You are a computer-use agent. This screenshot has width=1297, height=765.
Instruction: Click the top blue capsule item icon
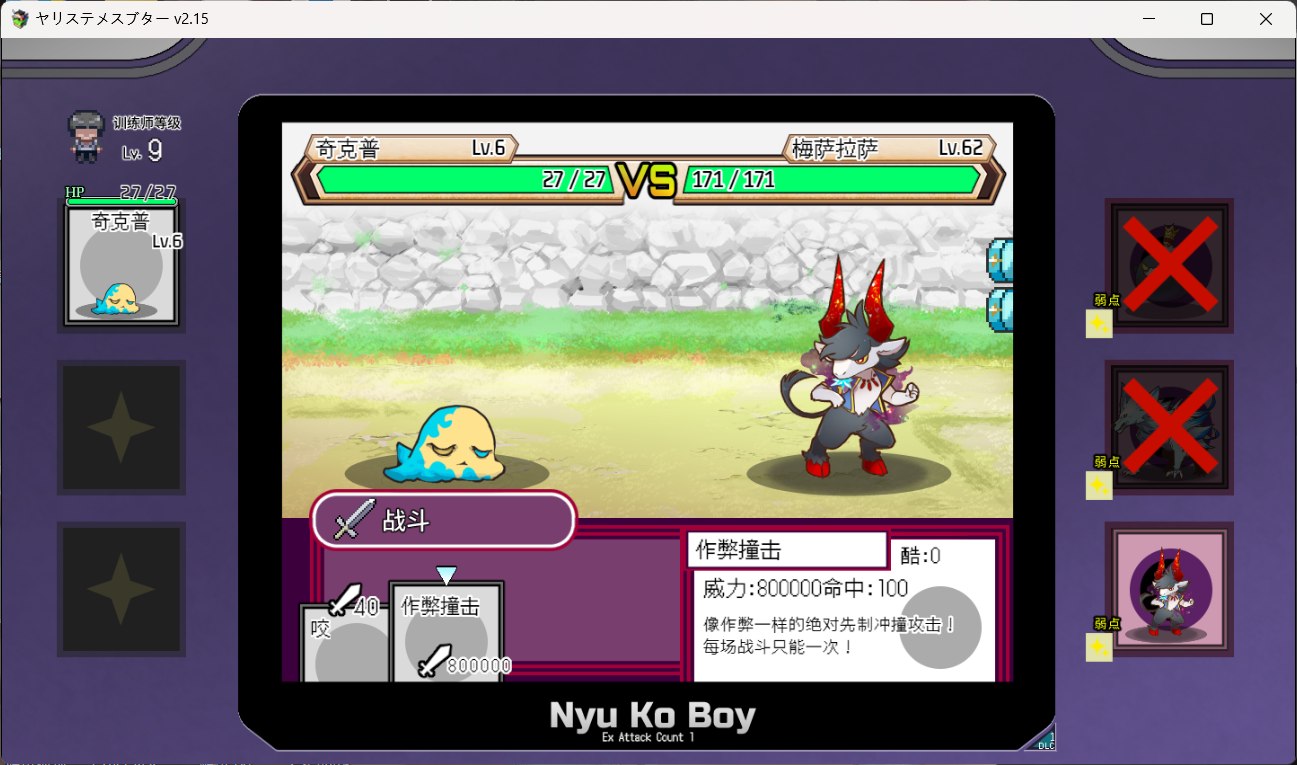tap(997, 258)
